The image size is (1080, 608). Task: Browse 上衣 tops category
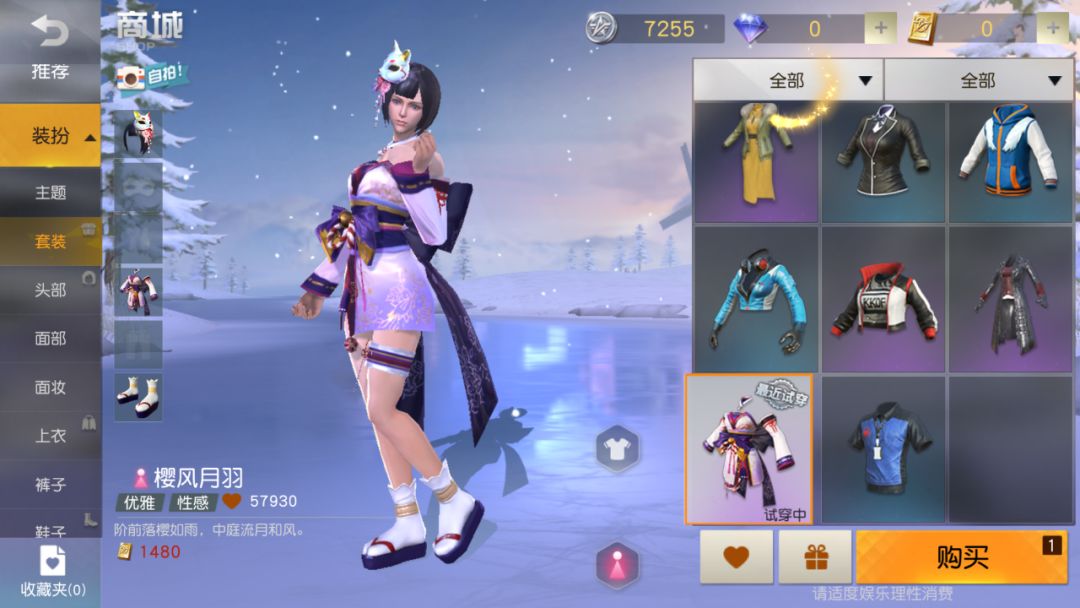[x=50, y=436]
